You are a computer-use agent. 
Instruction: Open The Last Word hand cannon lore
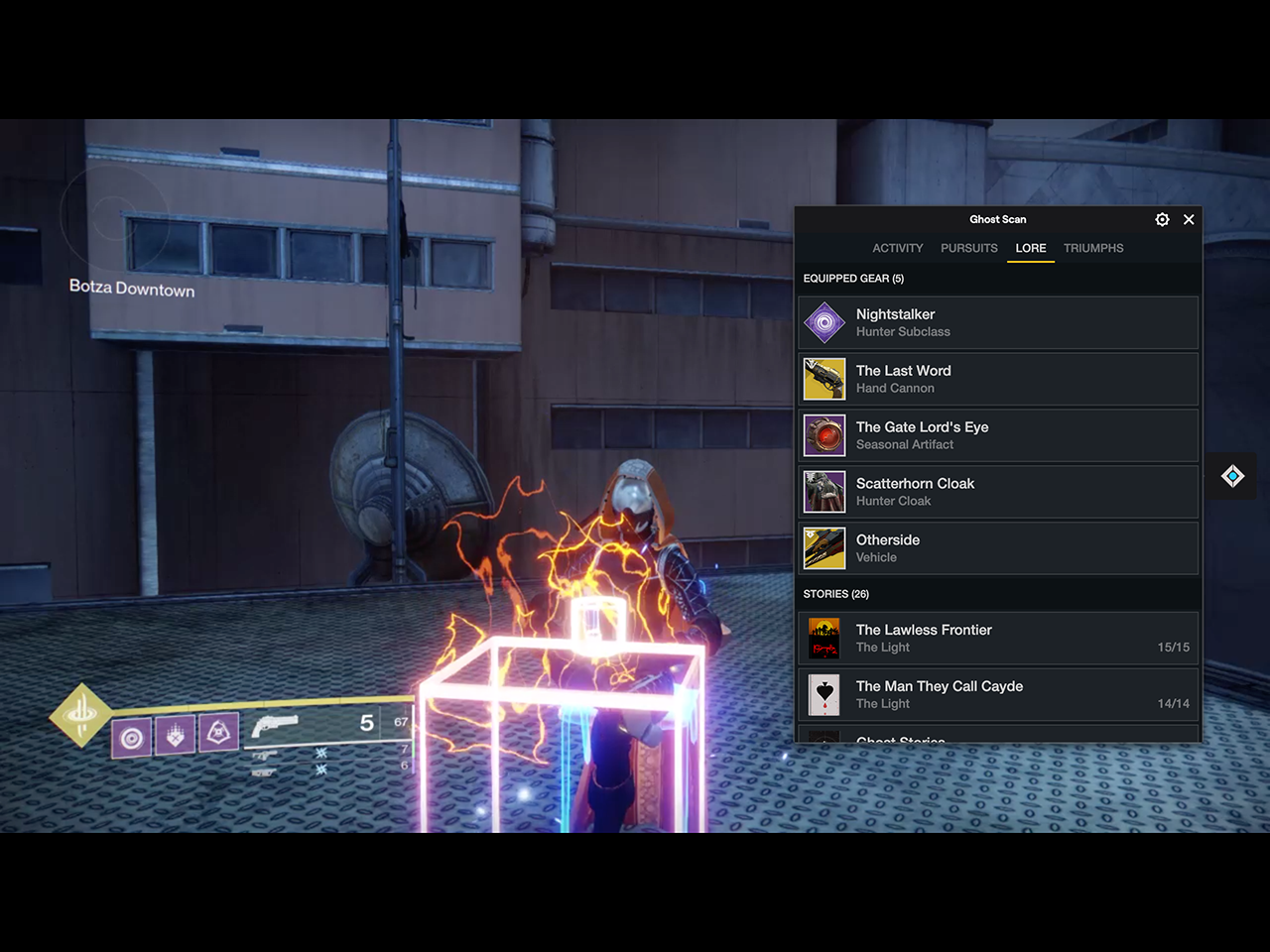coord(998,379)
